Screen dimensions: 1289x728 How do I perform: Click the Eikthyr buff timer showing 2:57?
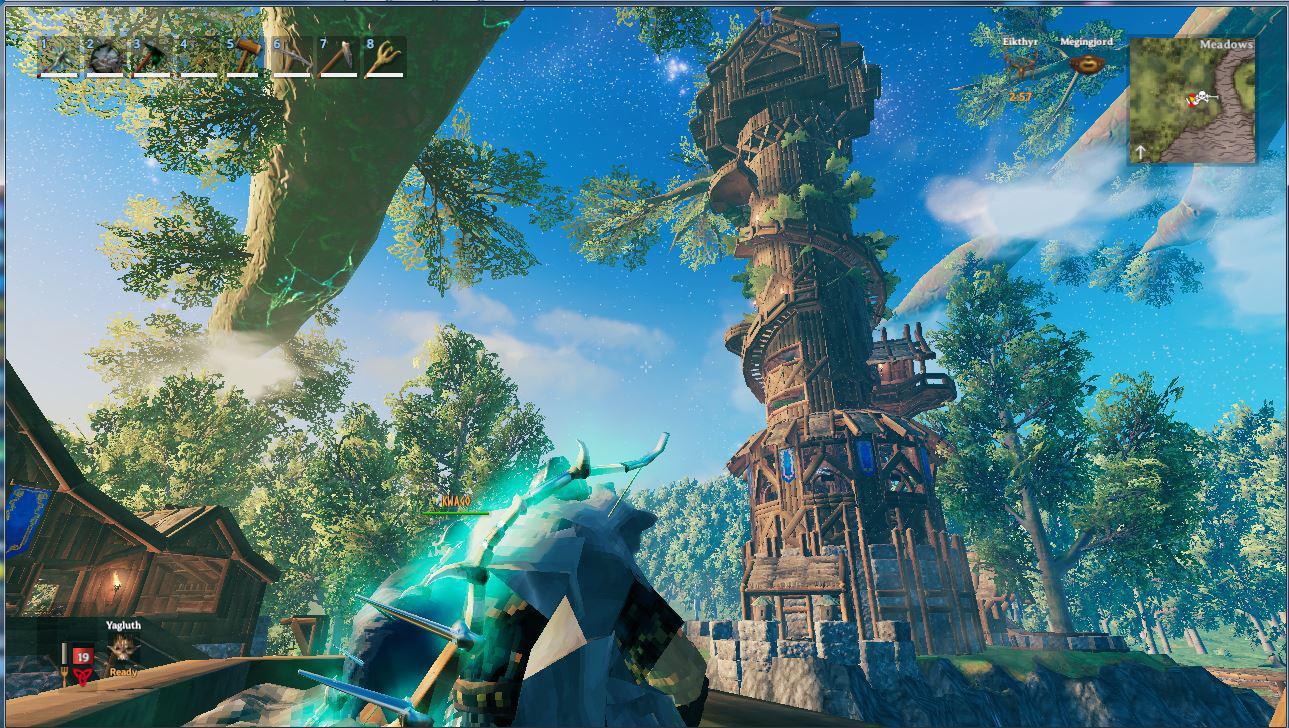tap(1021, 97)
